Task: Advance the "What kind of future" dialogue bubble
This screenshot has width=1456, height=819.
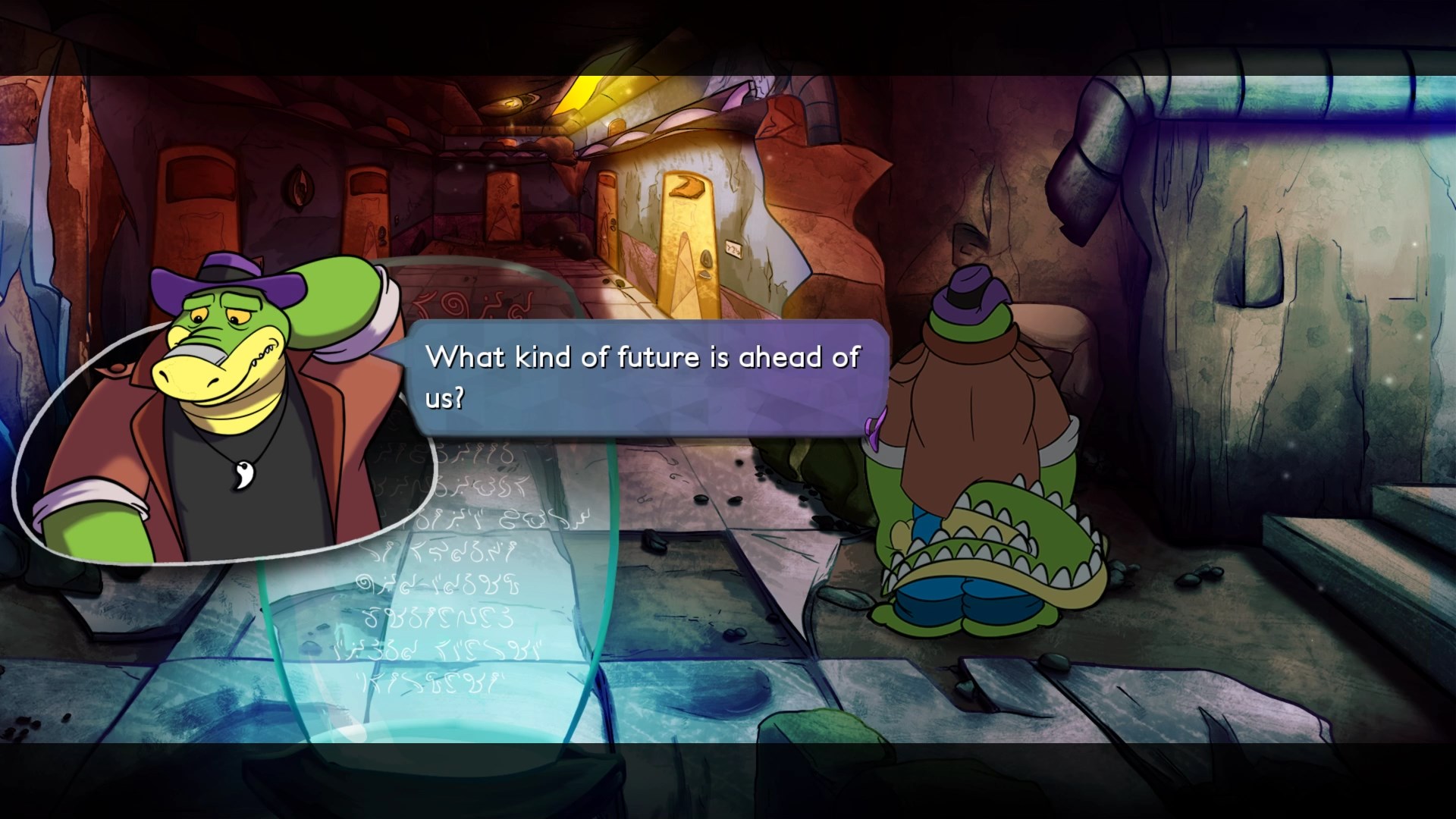Action: pos(645,377)
